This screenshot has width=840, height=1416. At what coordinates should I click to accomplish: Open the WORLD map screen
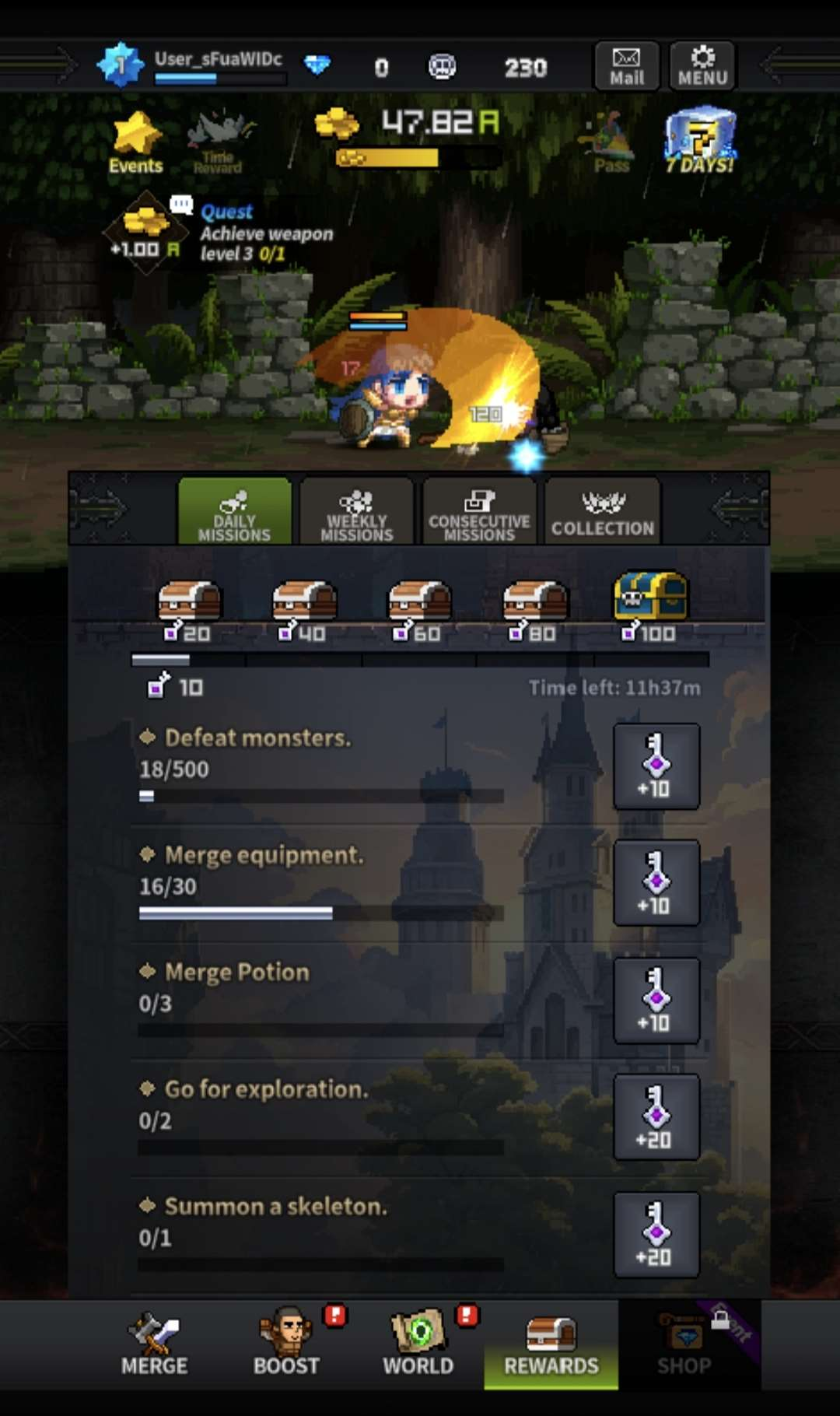click(418, 1344)
